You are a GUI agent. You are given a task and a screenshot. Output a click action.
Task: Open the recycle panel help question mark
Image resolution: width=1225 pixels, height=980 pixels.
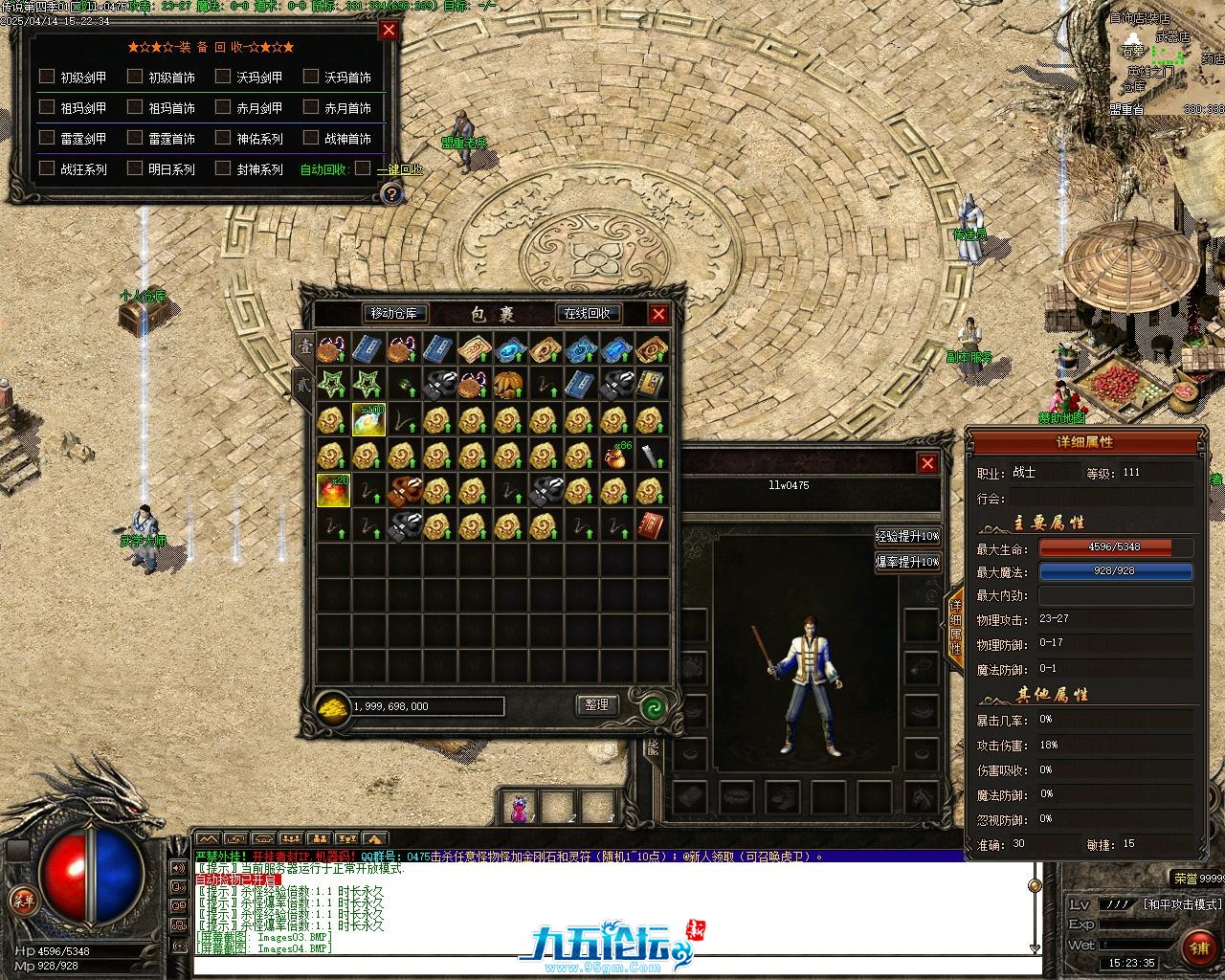click(x=390, y=194)
